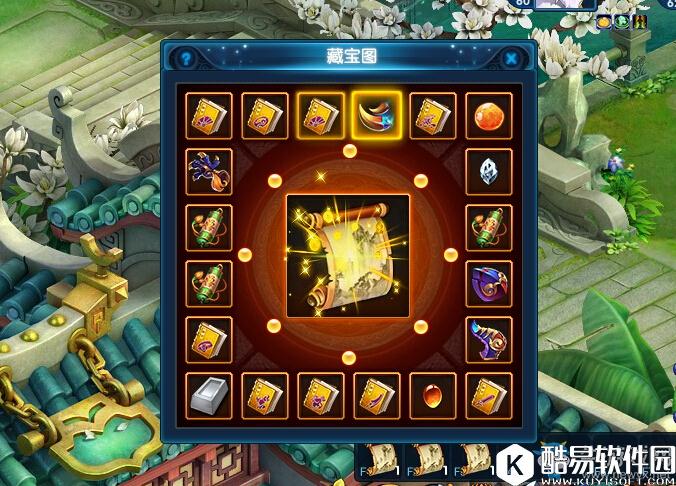Select the red gem reward slot
Viewport: 676px width, 486px height.
433,396
